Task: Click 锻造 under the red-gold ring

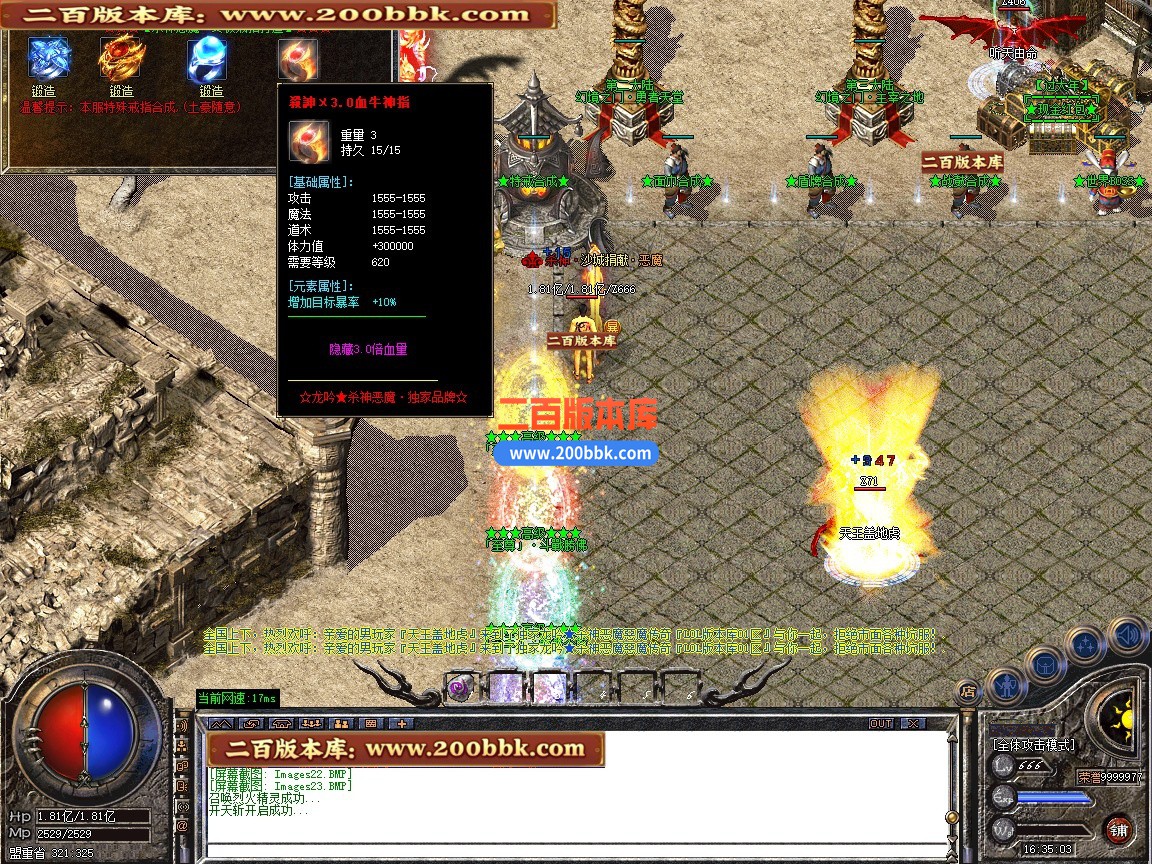Action: (121, 91)
